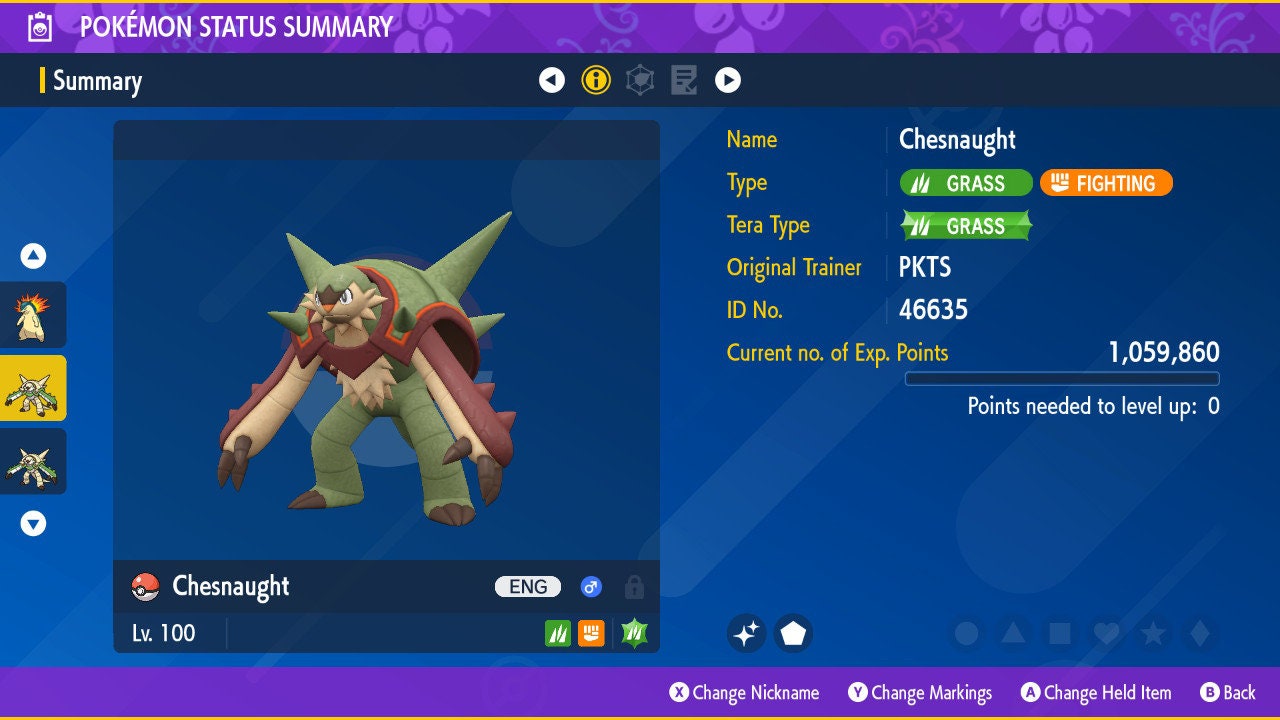This screenshot has width=1280, height=720.
Task: Toggle the diamond marking
Action: click(1199, 633)
